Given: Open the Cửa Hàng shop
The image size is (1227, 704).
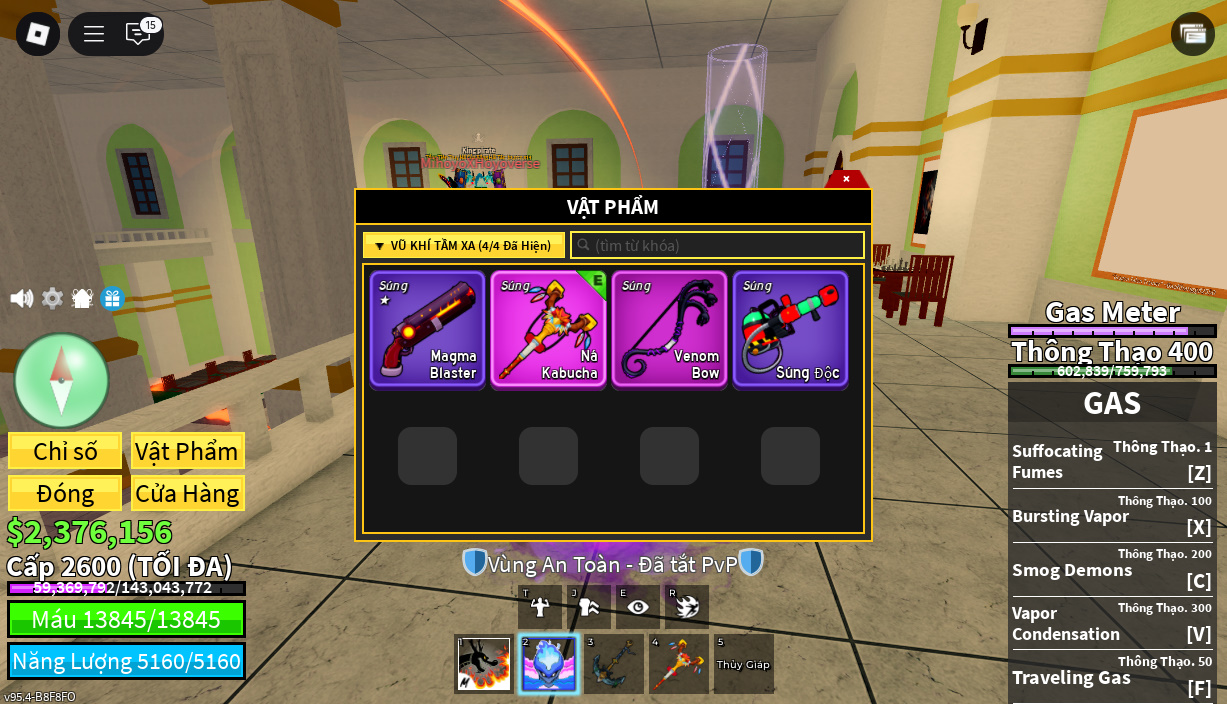Looking at the screenshot, I should tap(187, 493).
